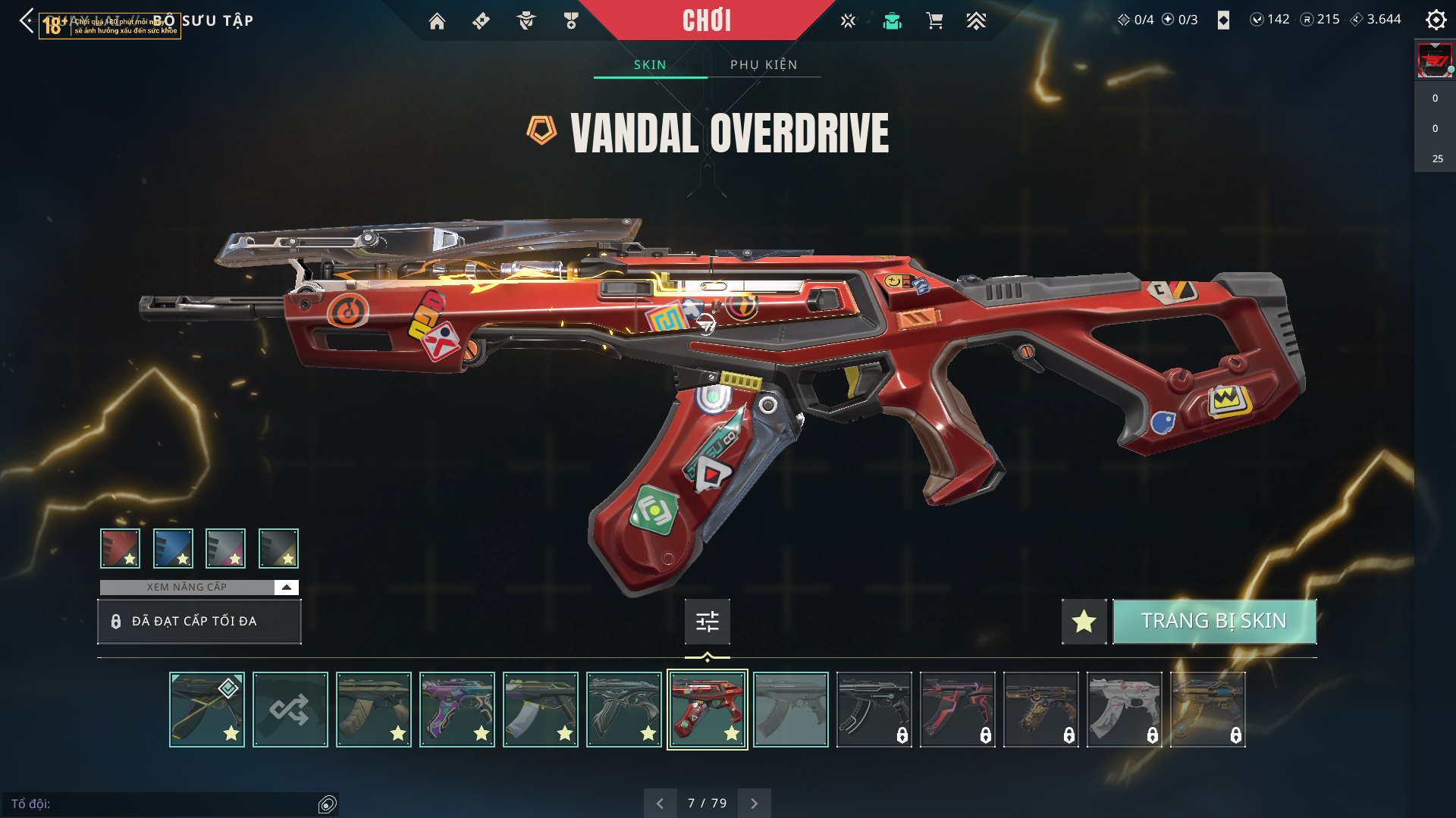Click the team chat input field
This screenshot has height=818, width=1456.
tap(159, 804)
